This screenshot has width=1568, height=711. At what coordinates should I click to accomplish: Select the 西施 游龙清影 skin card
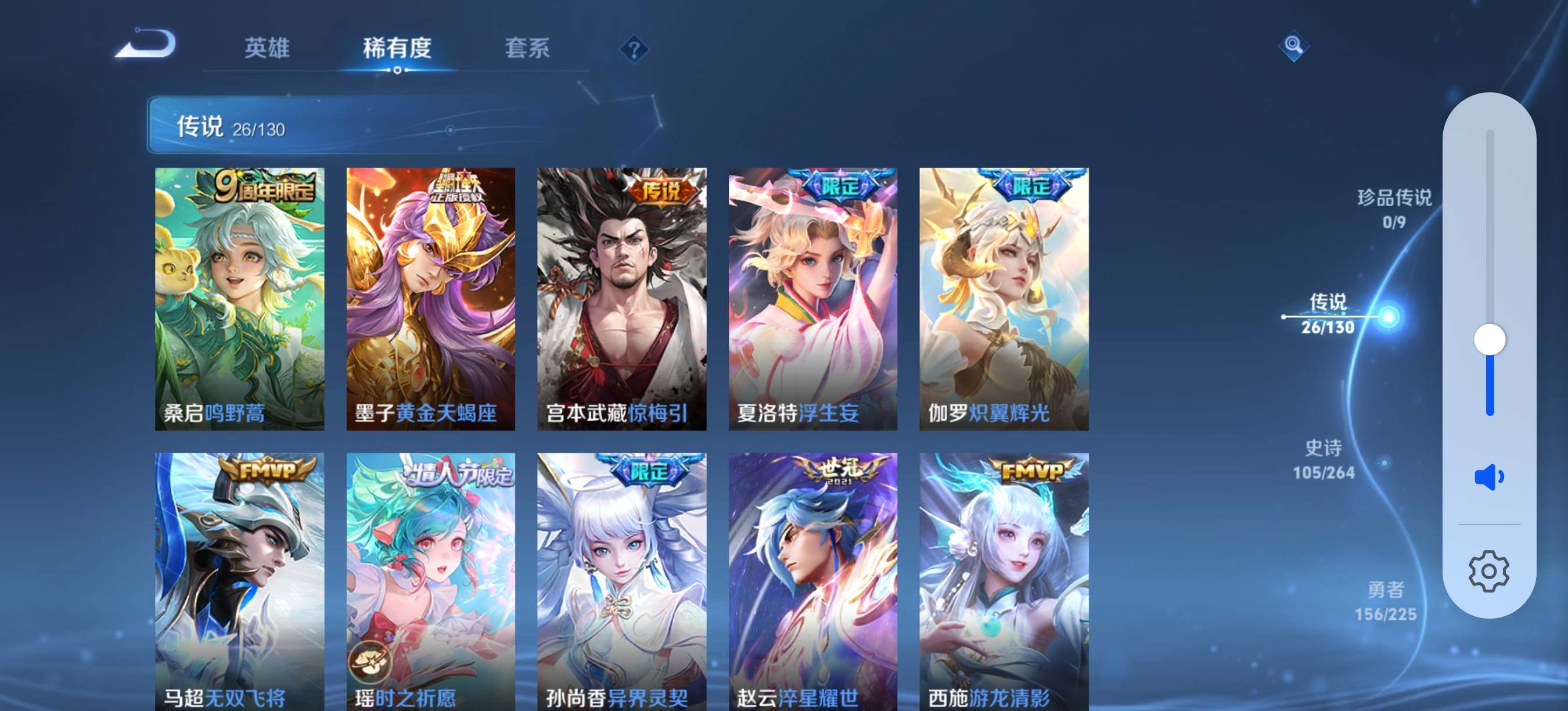(1004, 579)
